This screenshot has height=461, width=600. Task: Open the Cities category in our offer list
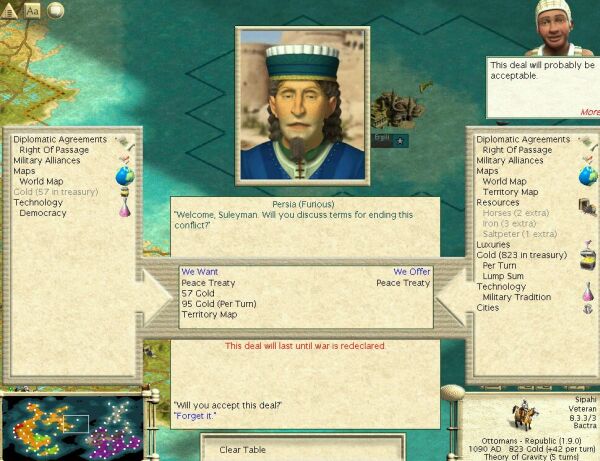489,308
